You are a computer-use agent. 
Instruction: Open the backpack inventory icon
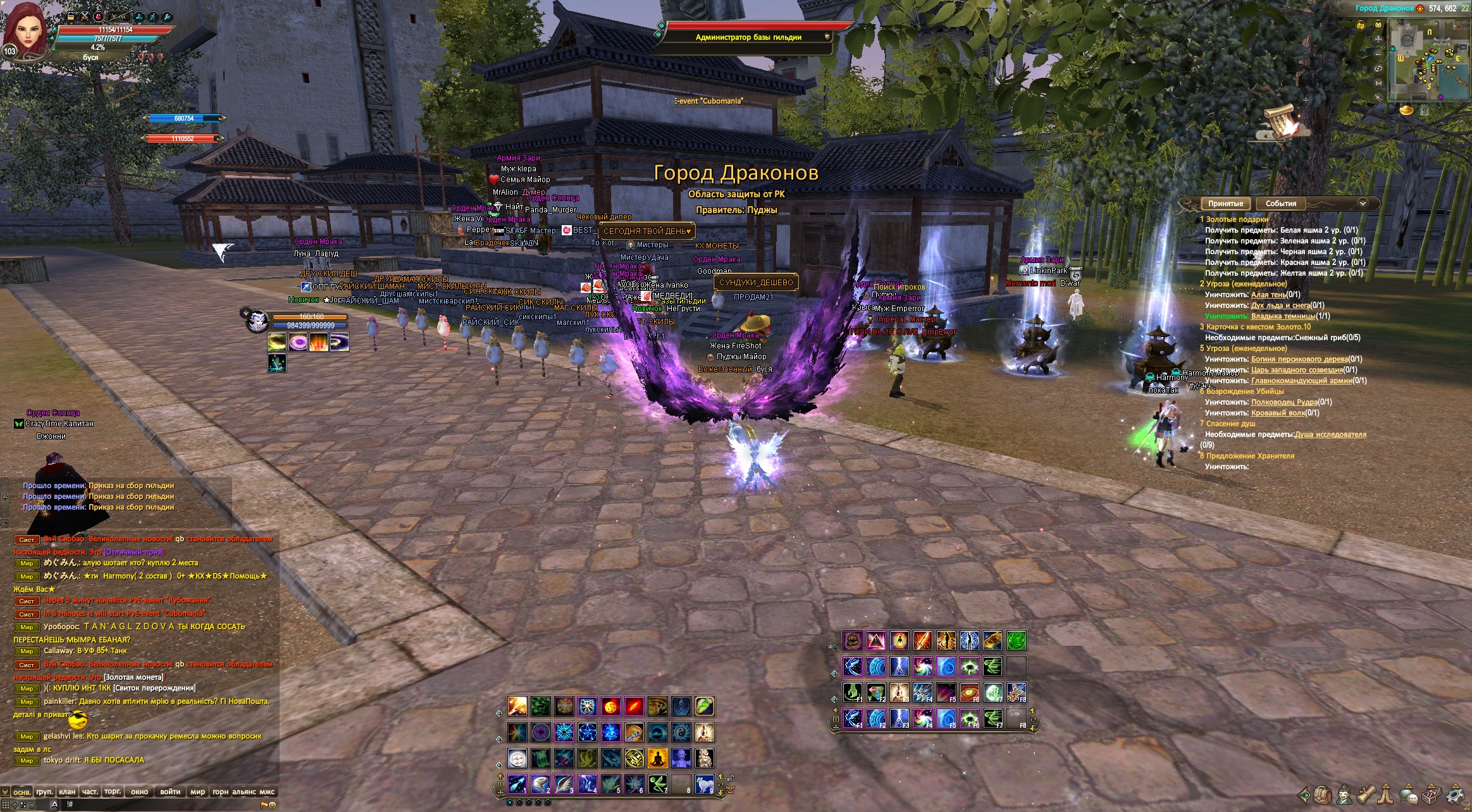[x=1321, y=794]
